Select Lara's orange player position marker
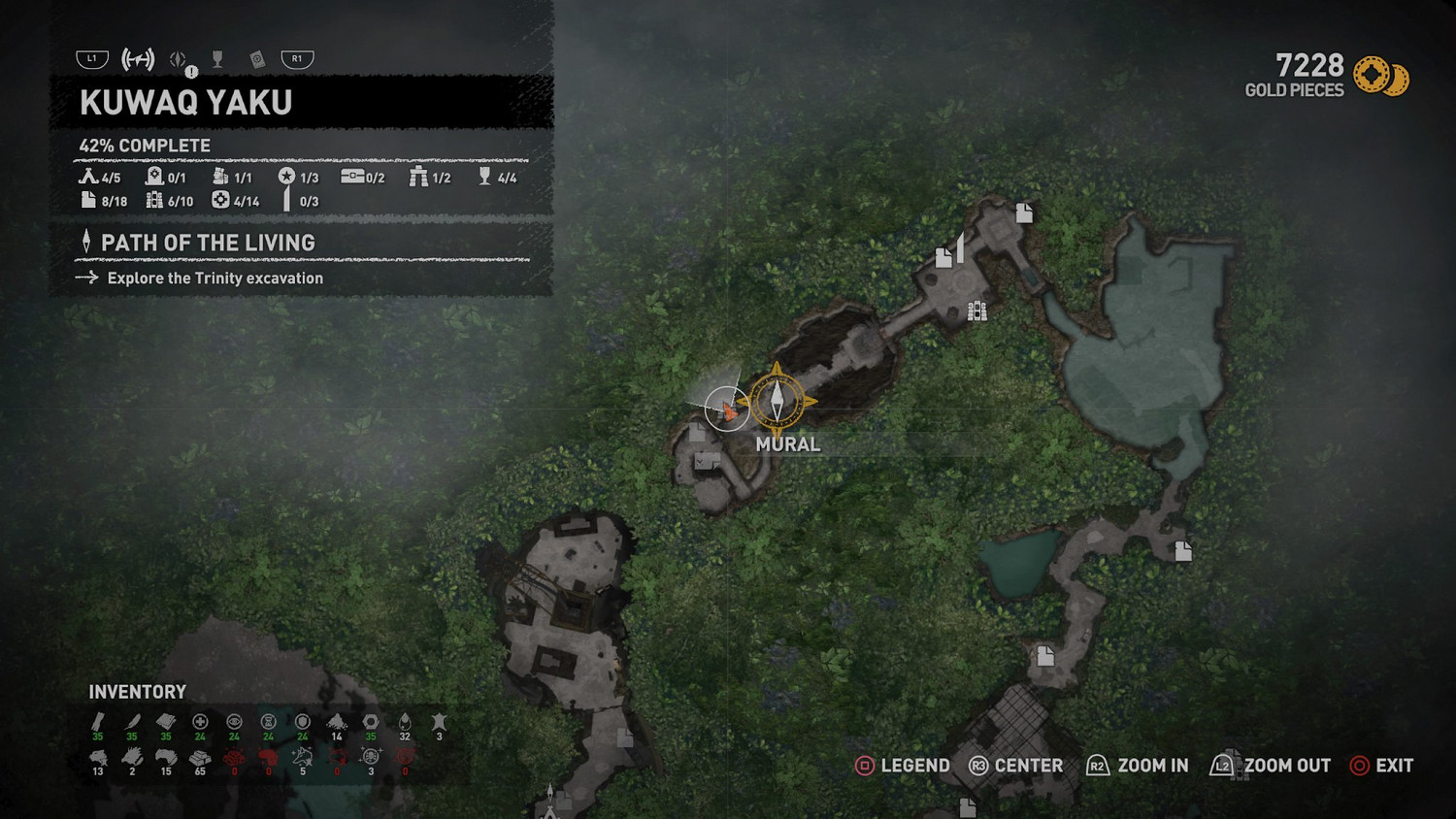 (728, 410)
